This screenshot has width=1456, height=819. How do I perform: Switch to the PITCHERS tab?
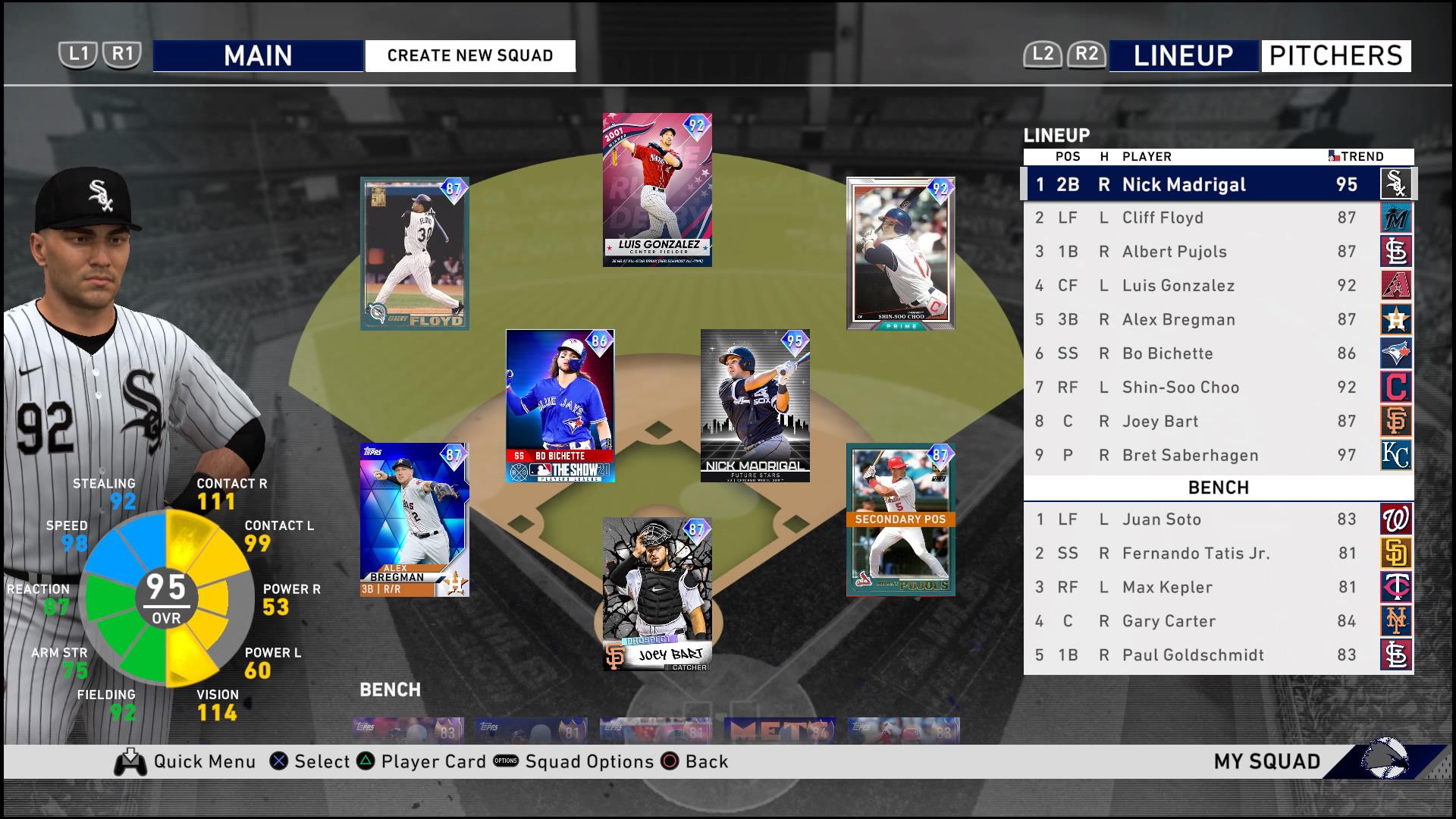click(x=1336, y=55)
